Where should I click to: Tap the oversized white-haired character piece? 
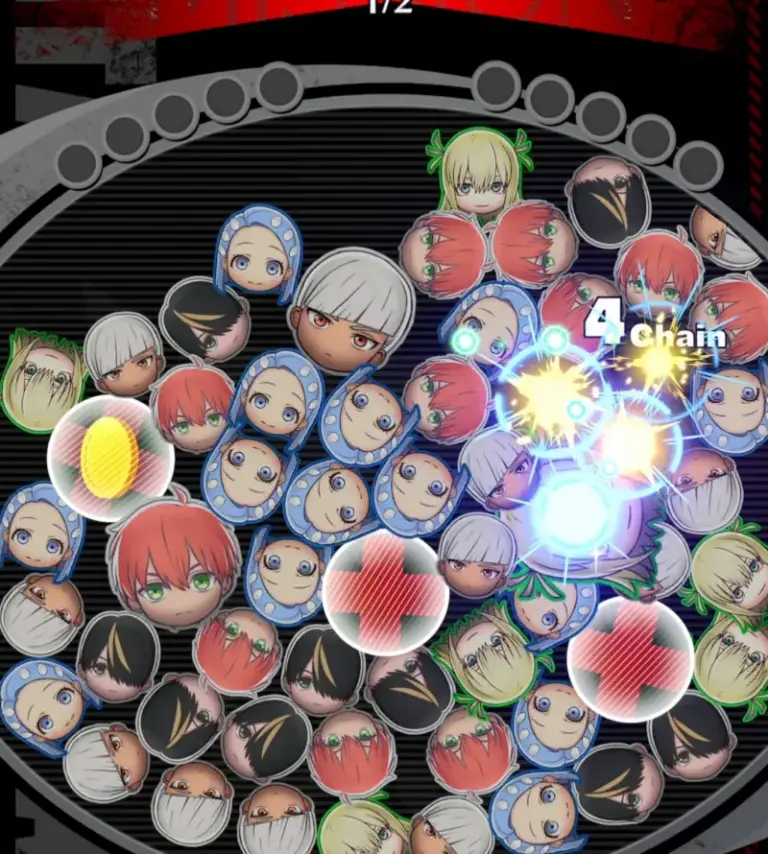(351, 309)
